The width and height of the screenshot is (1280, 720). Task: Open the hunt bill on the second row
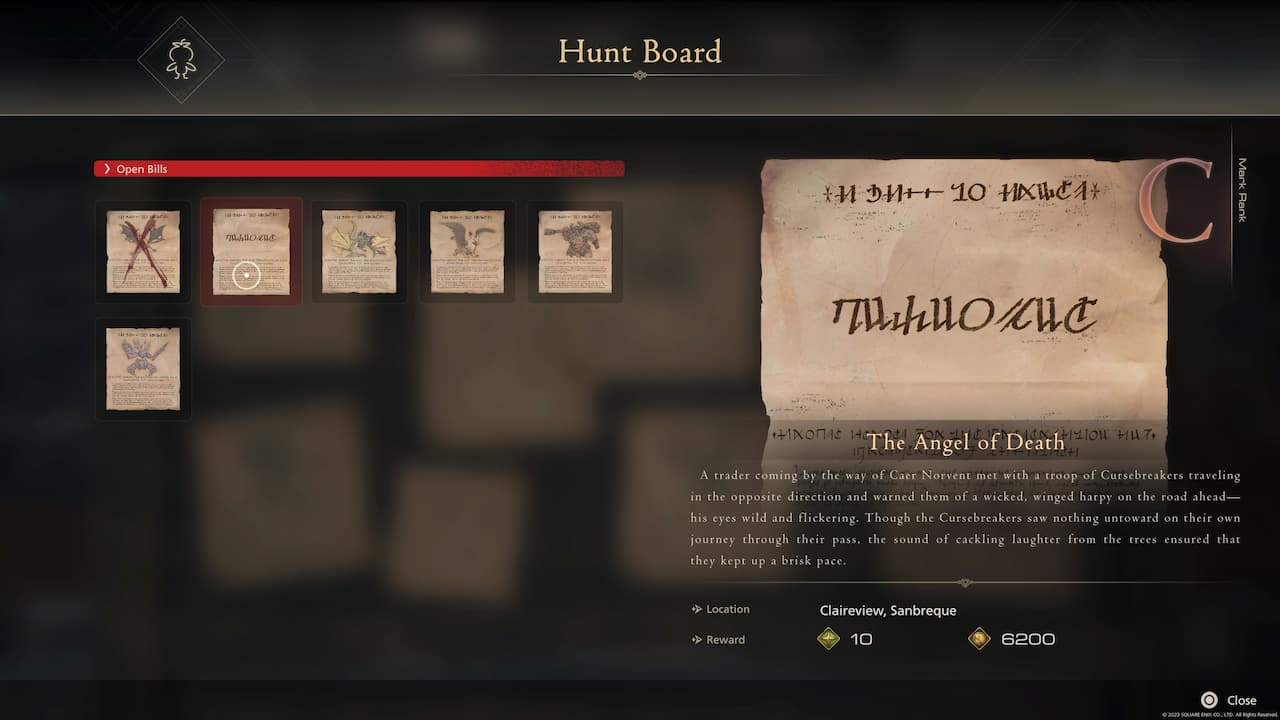pos(142,368)
